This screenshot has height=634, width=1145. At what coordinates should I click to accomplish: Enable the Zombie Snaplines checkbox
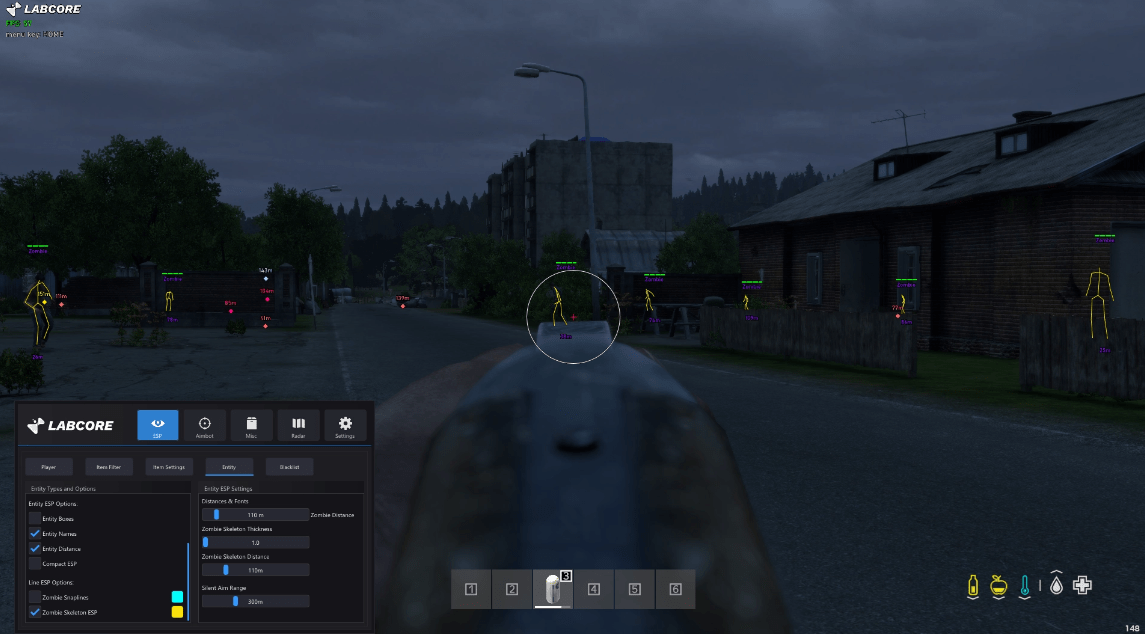click(35, 597)
